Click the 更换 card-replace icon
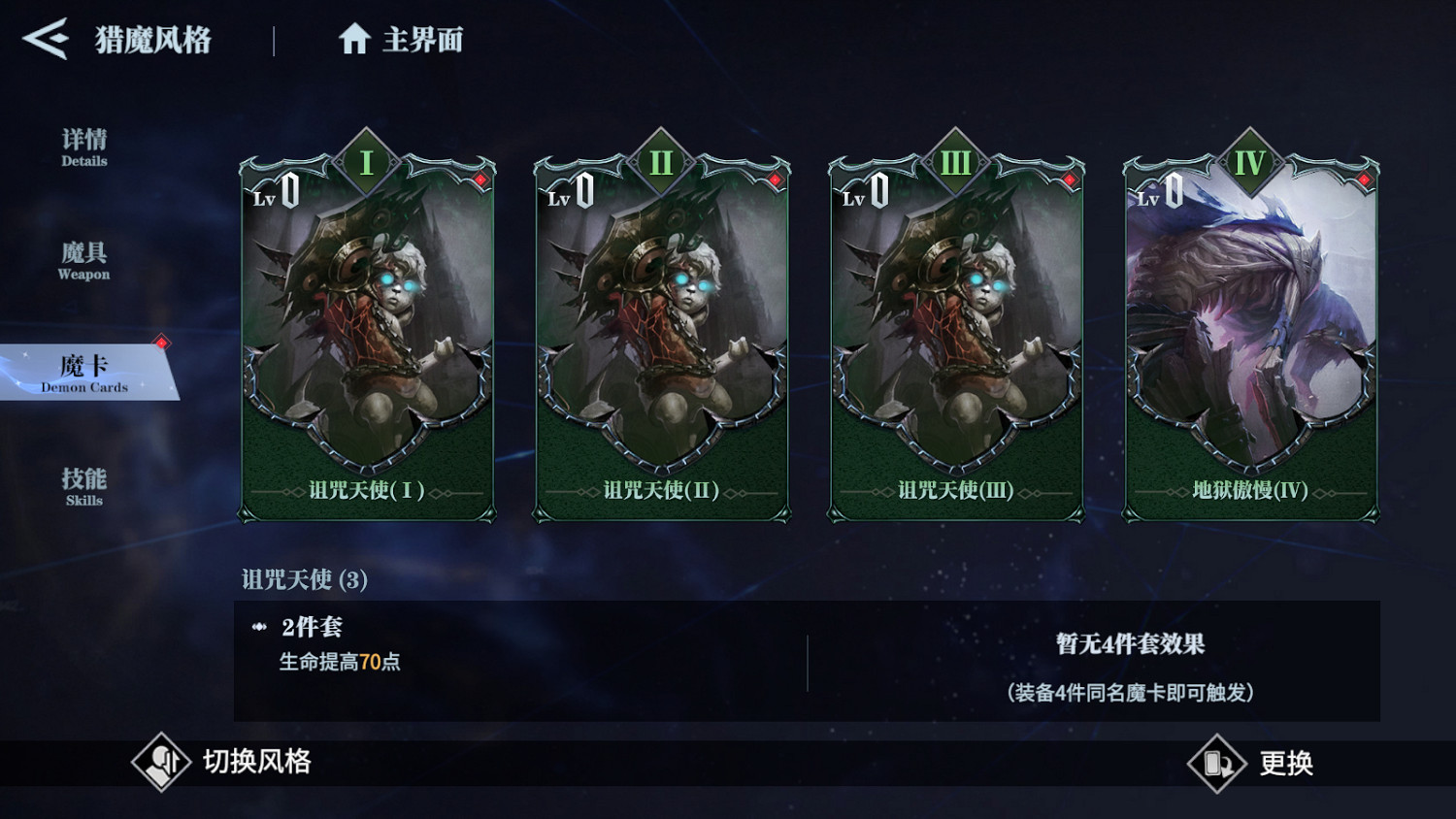The width and height of the screenshot is (1456, 819). 1215,764
